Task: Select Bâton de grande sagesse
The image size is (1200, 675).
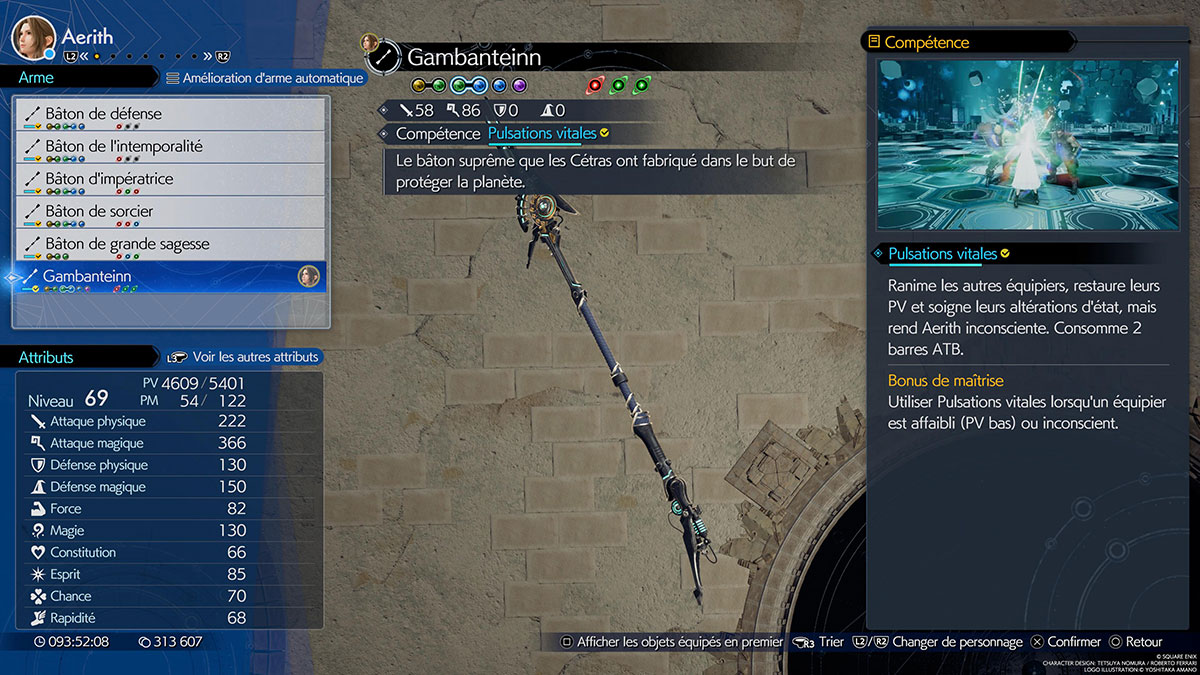Action: click(170, 244)
